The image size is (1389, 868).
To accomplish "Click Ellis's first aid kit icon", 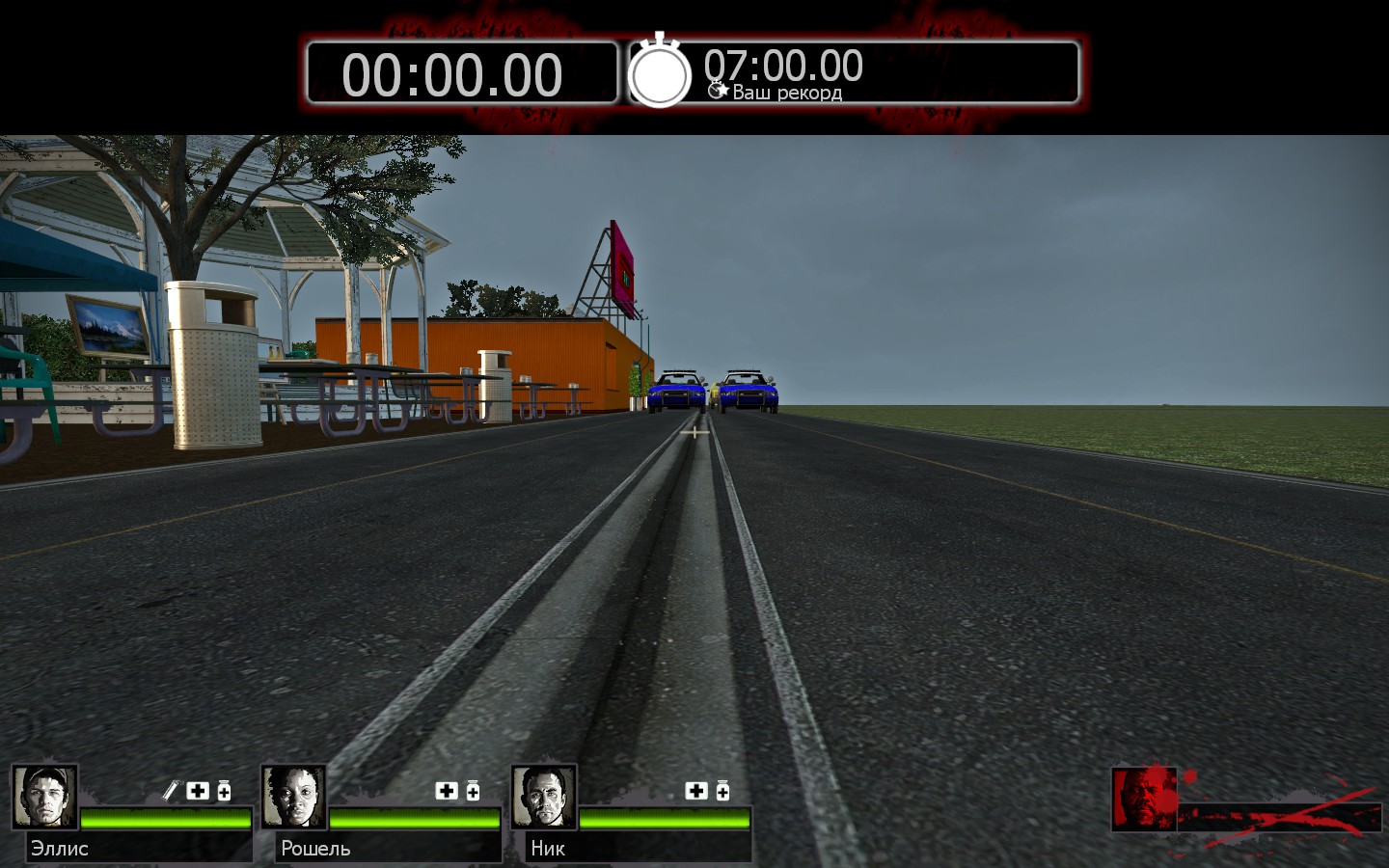I will pos(198,791).
